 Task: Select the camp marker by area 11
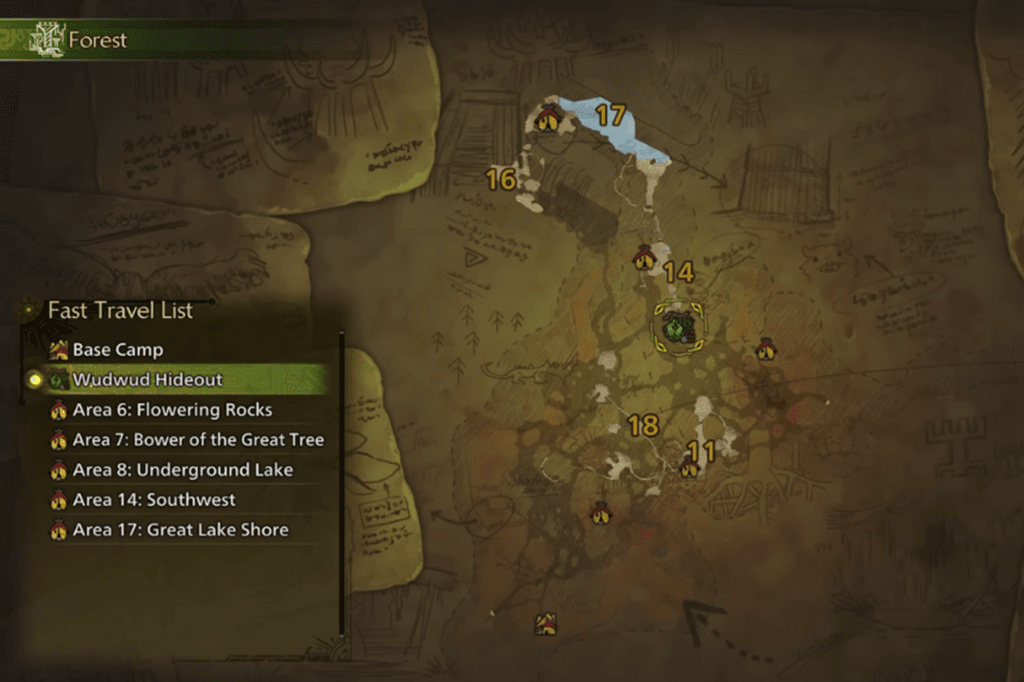(x=689, y=467)
